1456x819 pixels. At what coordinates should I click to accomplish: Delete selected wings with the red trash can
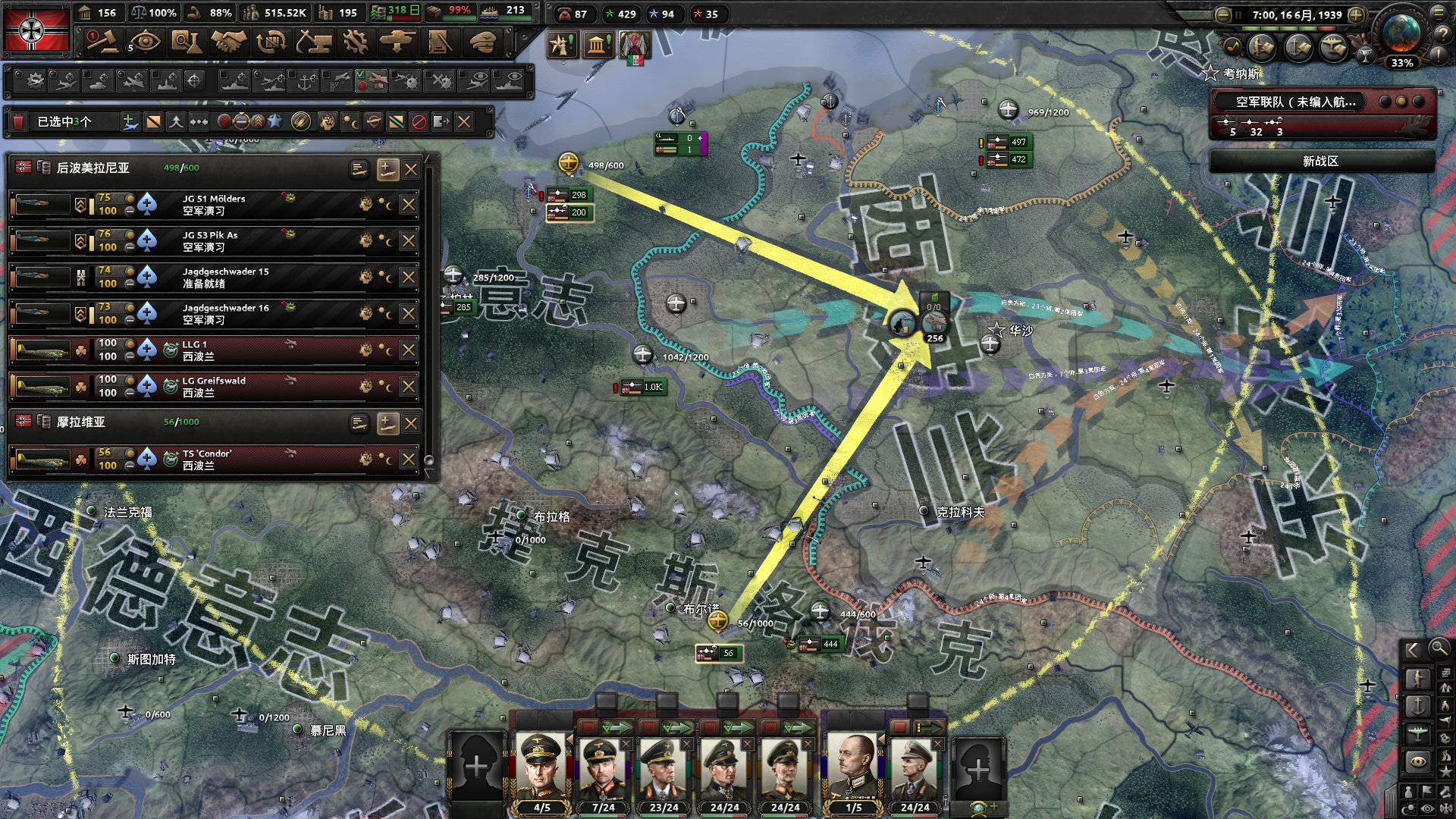point(19,121)
